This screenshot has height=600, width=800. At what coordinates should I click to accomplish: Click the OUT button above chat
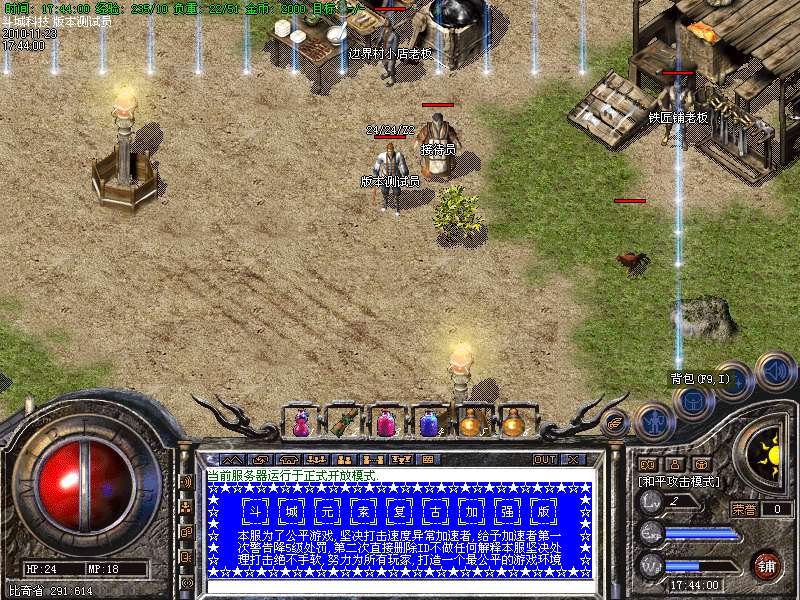tap(545, 459)
